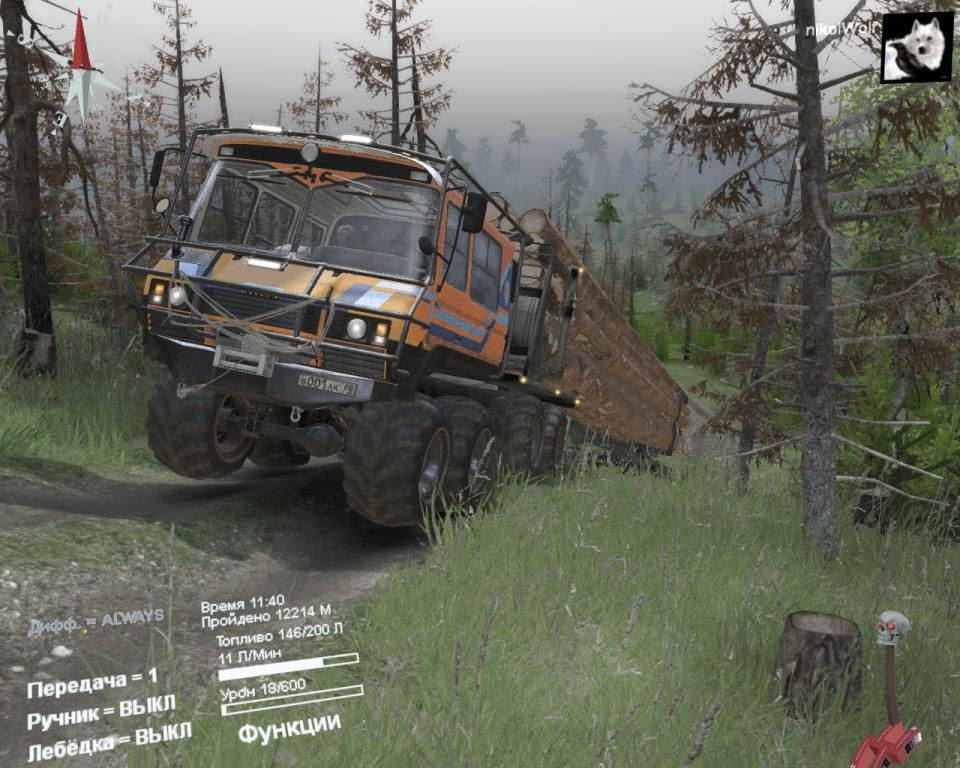Toggle the Дифф. differential lock
960x768 pixels.
95,622
